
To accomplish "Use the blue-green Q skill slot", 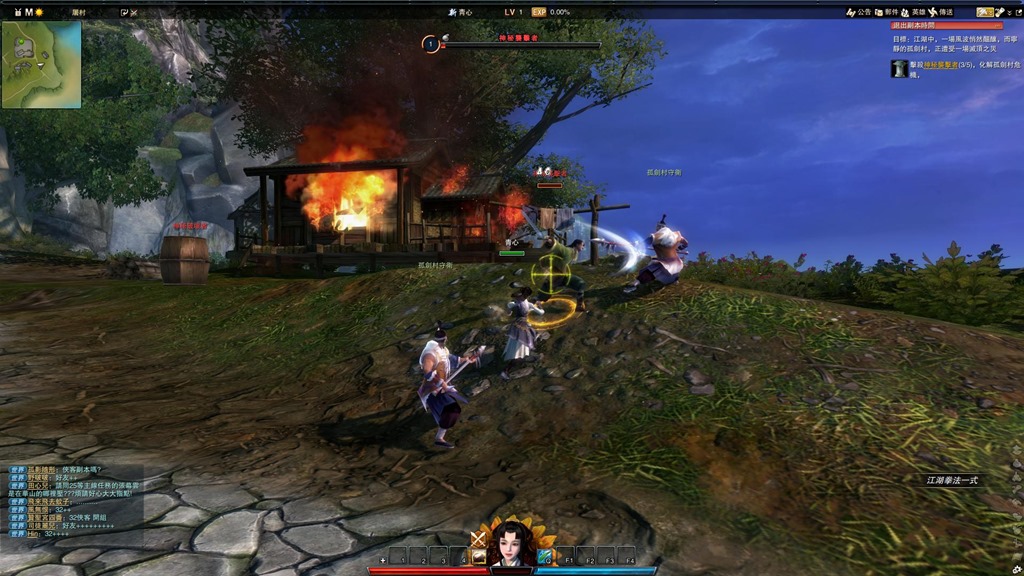I will point(545,556).
